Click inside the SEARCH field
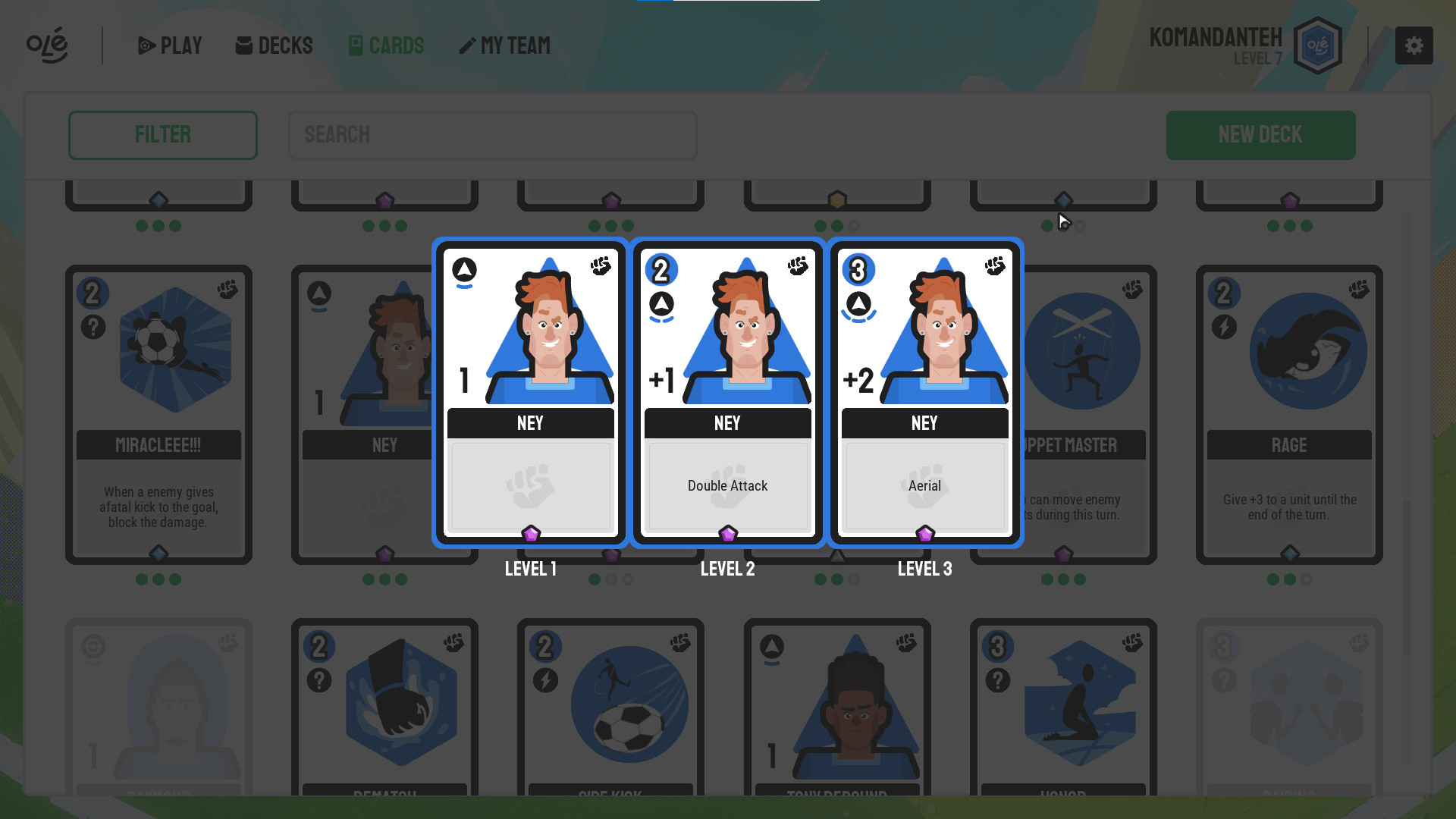 [493, 135]
